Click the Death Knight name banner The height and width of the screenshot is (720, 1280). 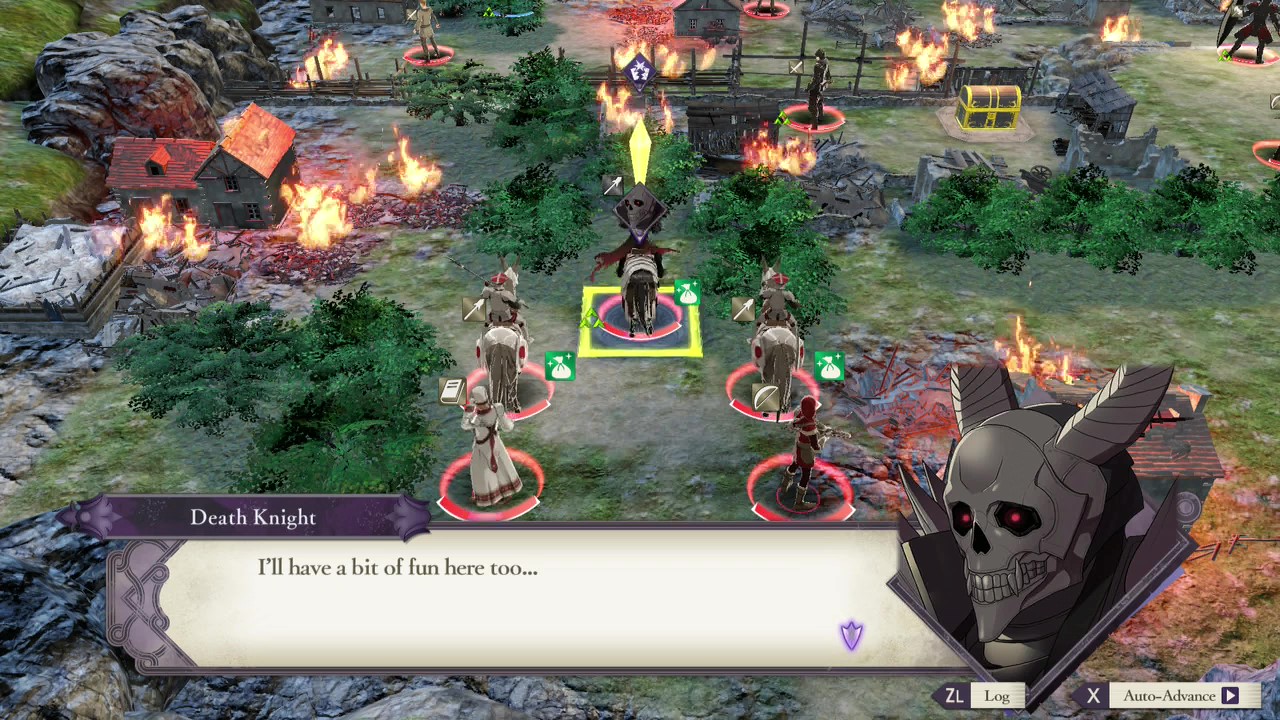pyautogui.click(x=252, y=517)
